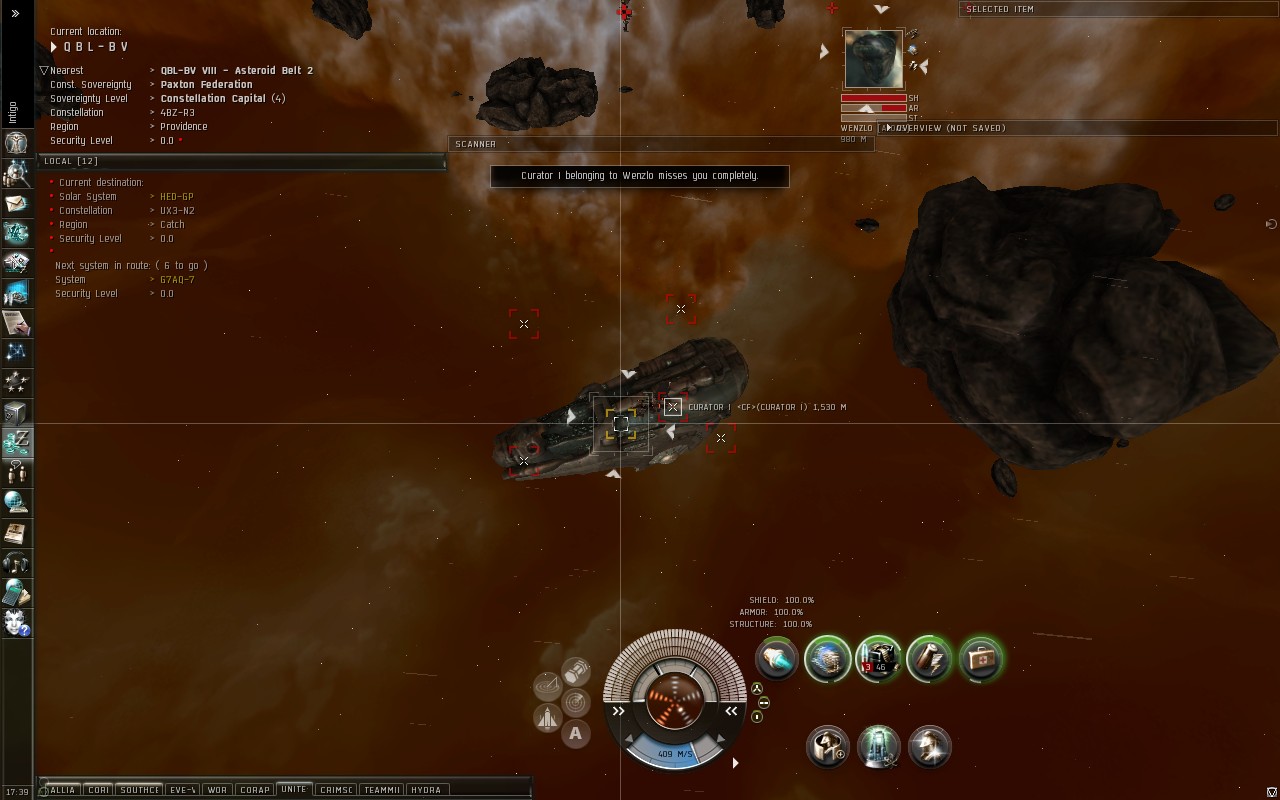Toggle the battery lightning module
Image resolution: width=1280 pixels, height=800 pixels.
click(x=929, y=660)
